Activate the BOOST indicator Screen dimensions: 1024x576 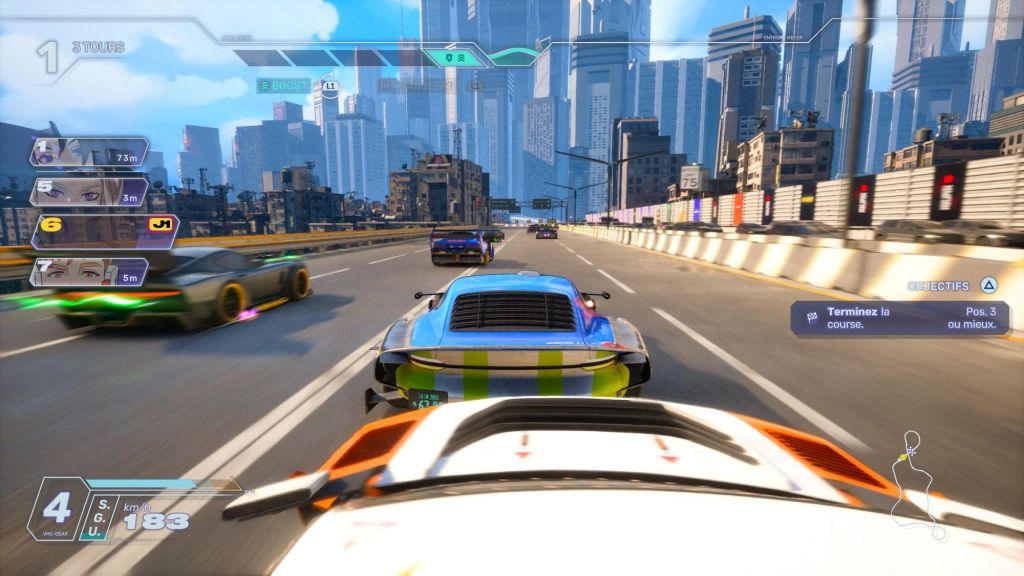point(283,86)
